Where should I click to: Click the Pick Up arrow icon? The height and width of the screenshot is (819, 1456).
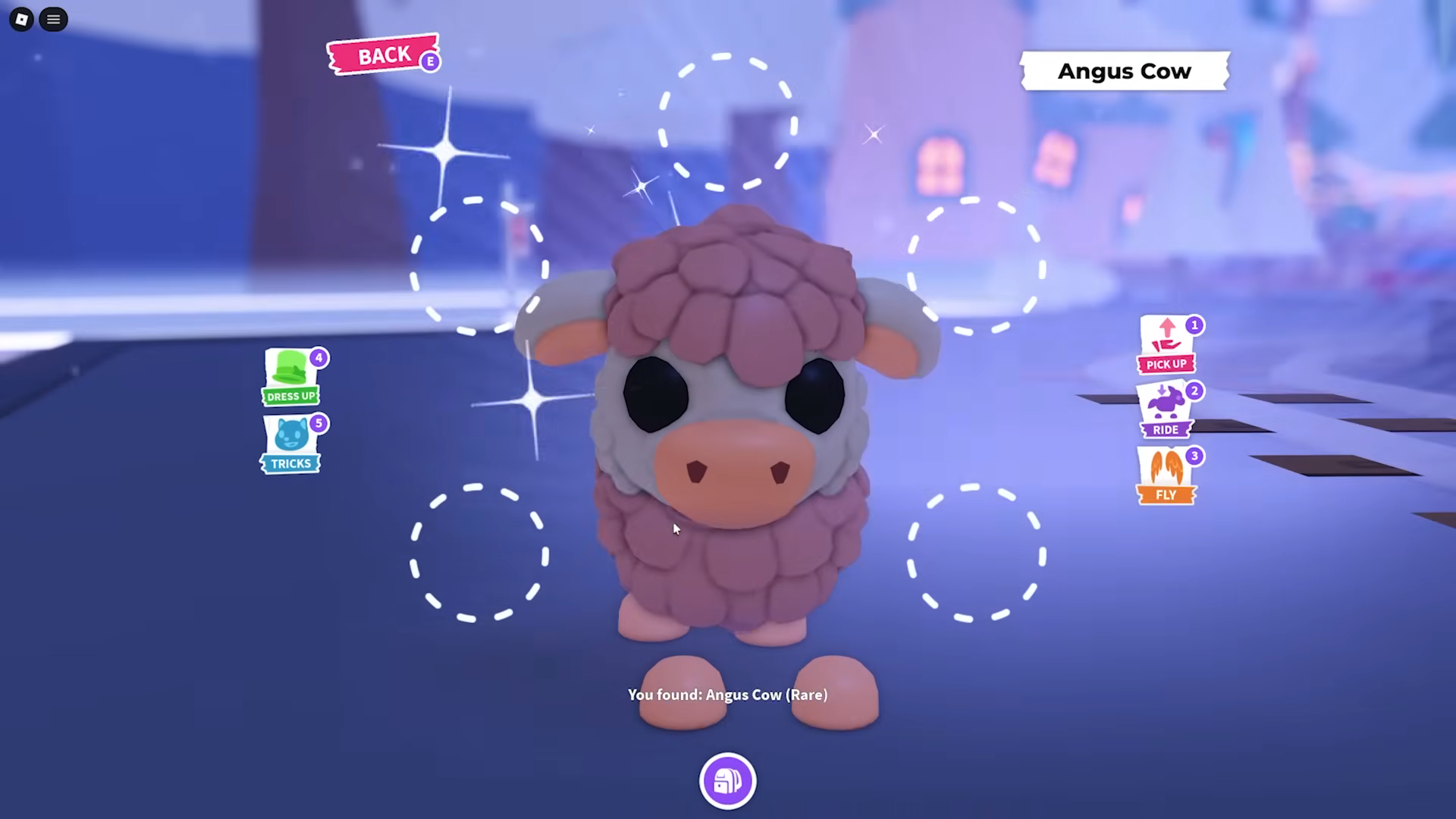tap(1166, 343)
